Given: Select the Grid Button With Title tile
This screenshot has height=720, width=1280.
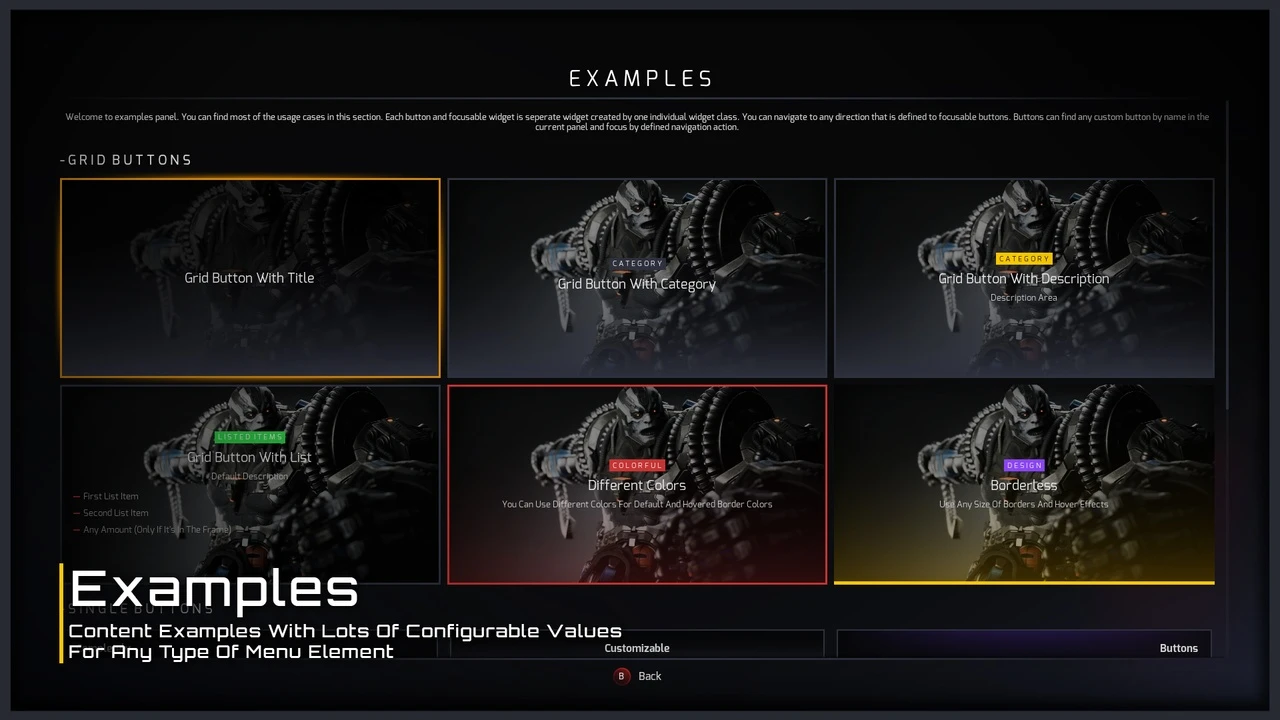Looking at the screenshot, I should tap(250, 278).
